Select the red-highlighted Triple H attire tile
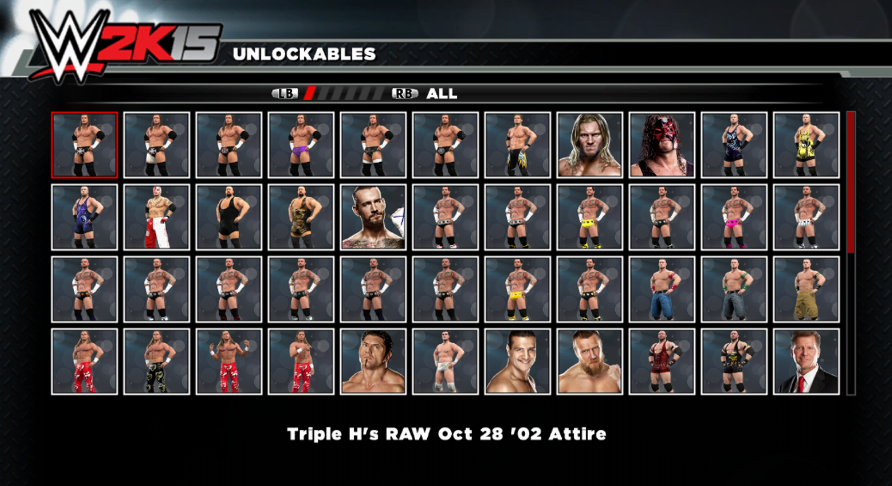The image size is (892, 486). (84, 145)
